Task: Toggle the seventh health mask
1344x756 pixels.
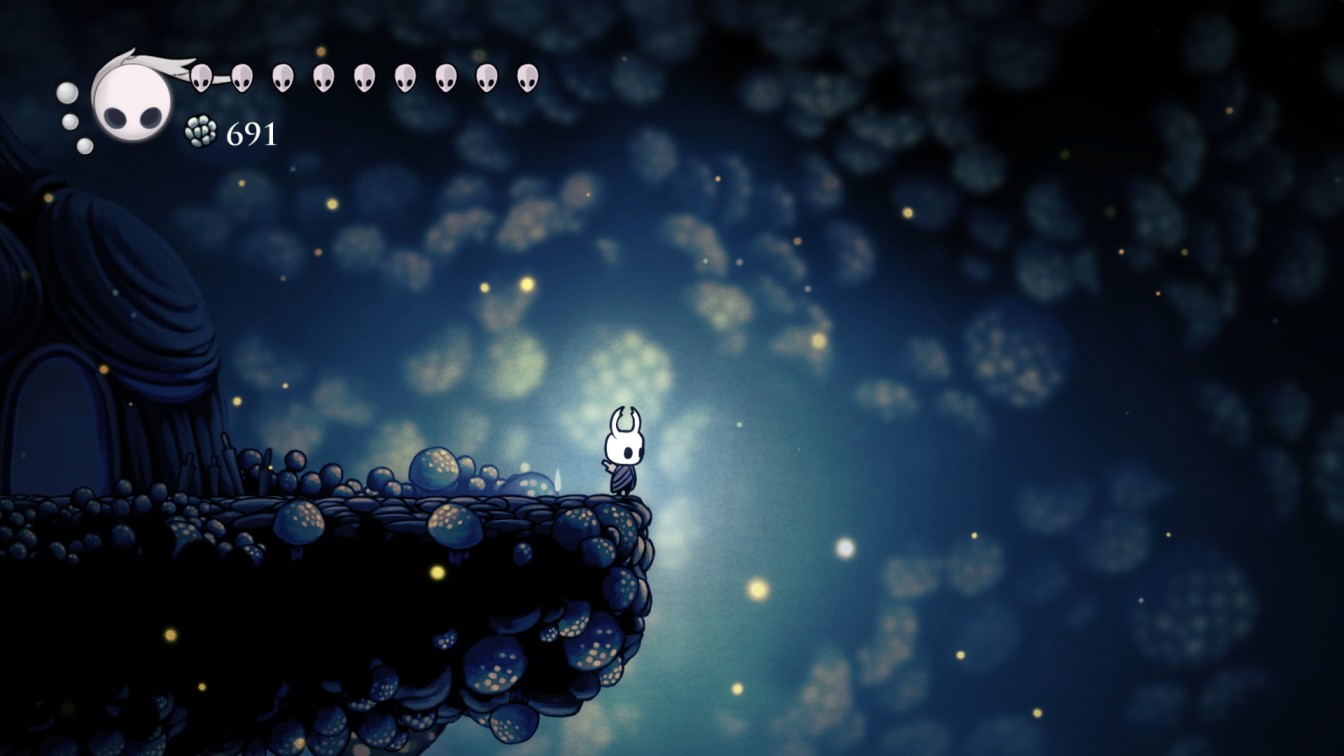Action: (x=445, y=77)
